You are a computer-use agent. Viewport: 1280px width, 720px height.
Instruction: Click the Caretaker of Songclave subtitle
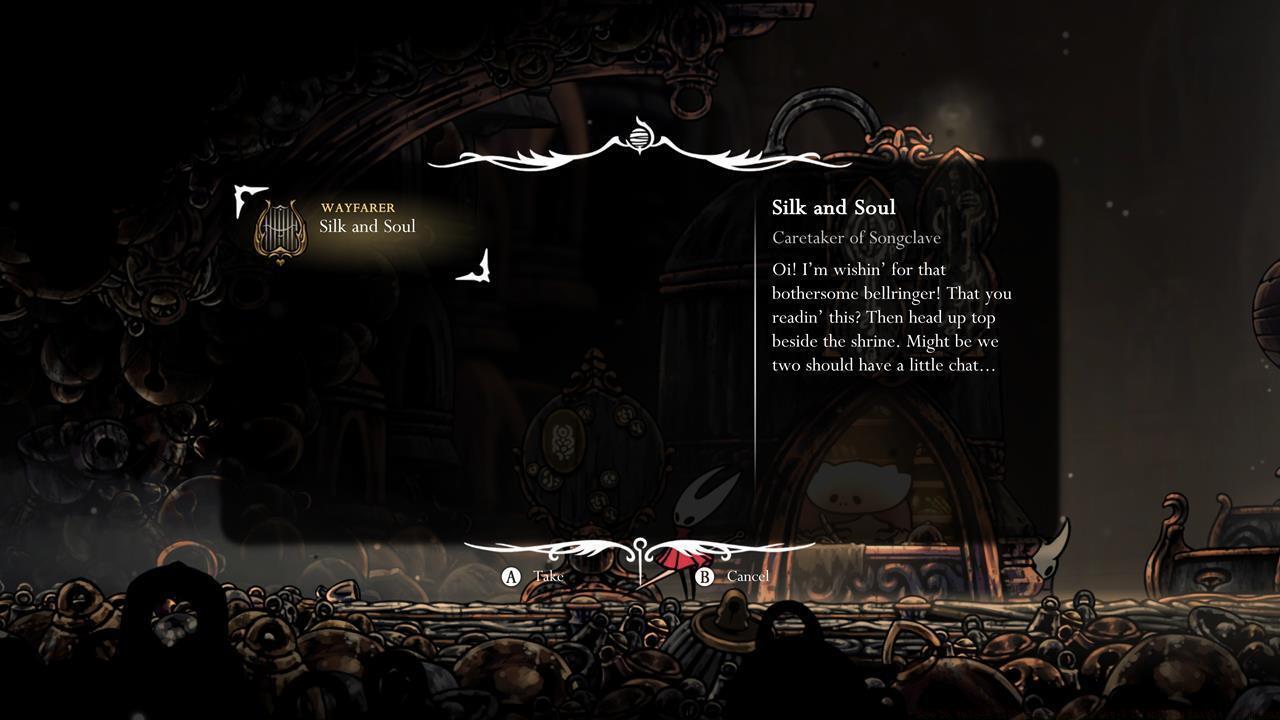point(855,238)
